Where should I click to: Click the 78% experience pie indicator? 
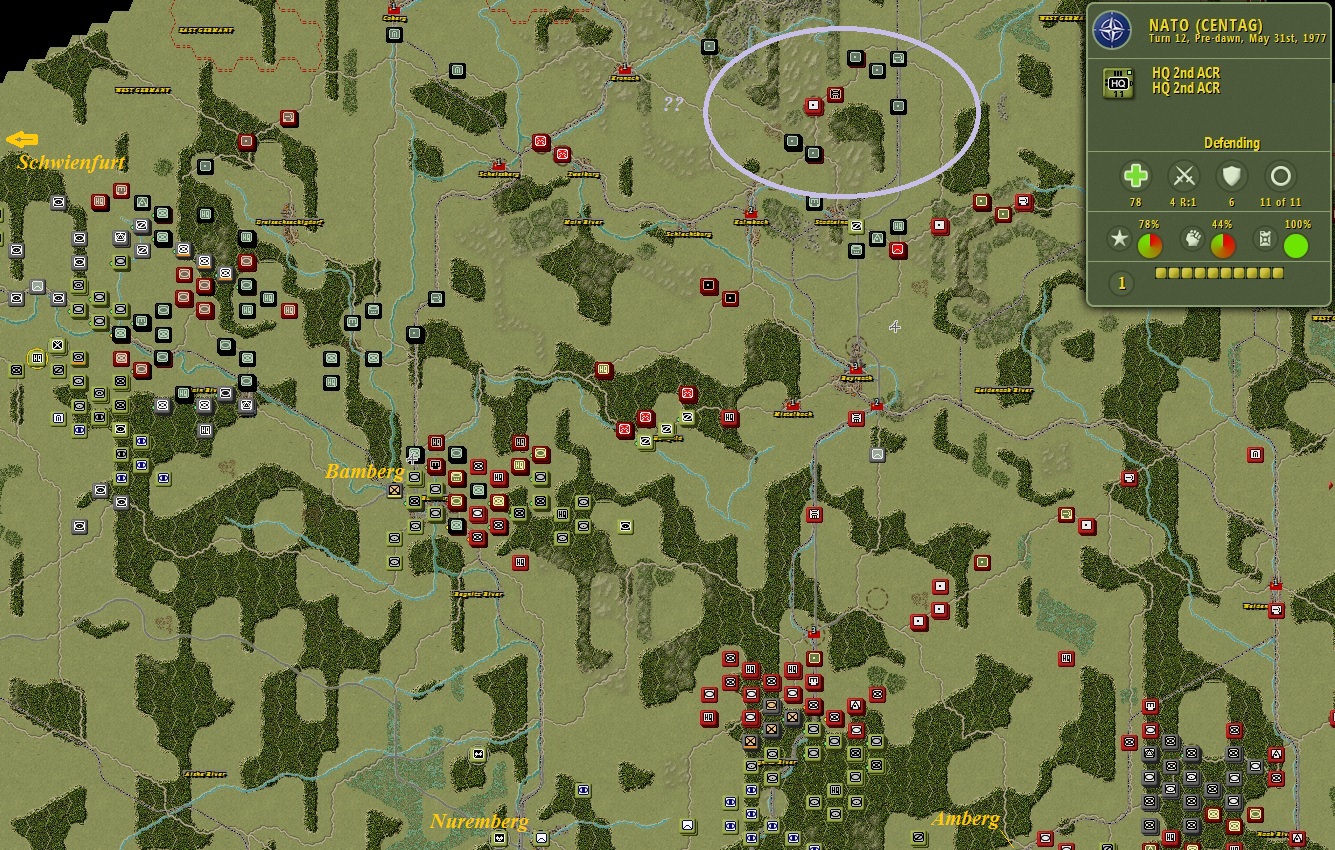coord(1150,245)
